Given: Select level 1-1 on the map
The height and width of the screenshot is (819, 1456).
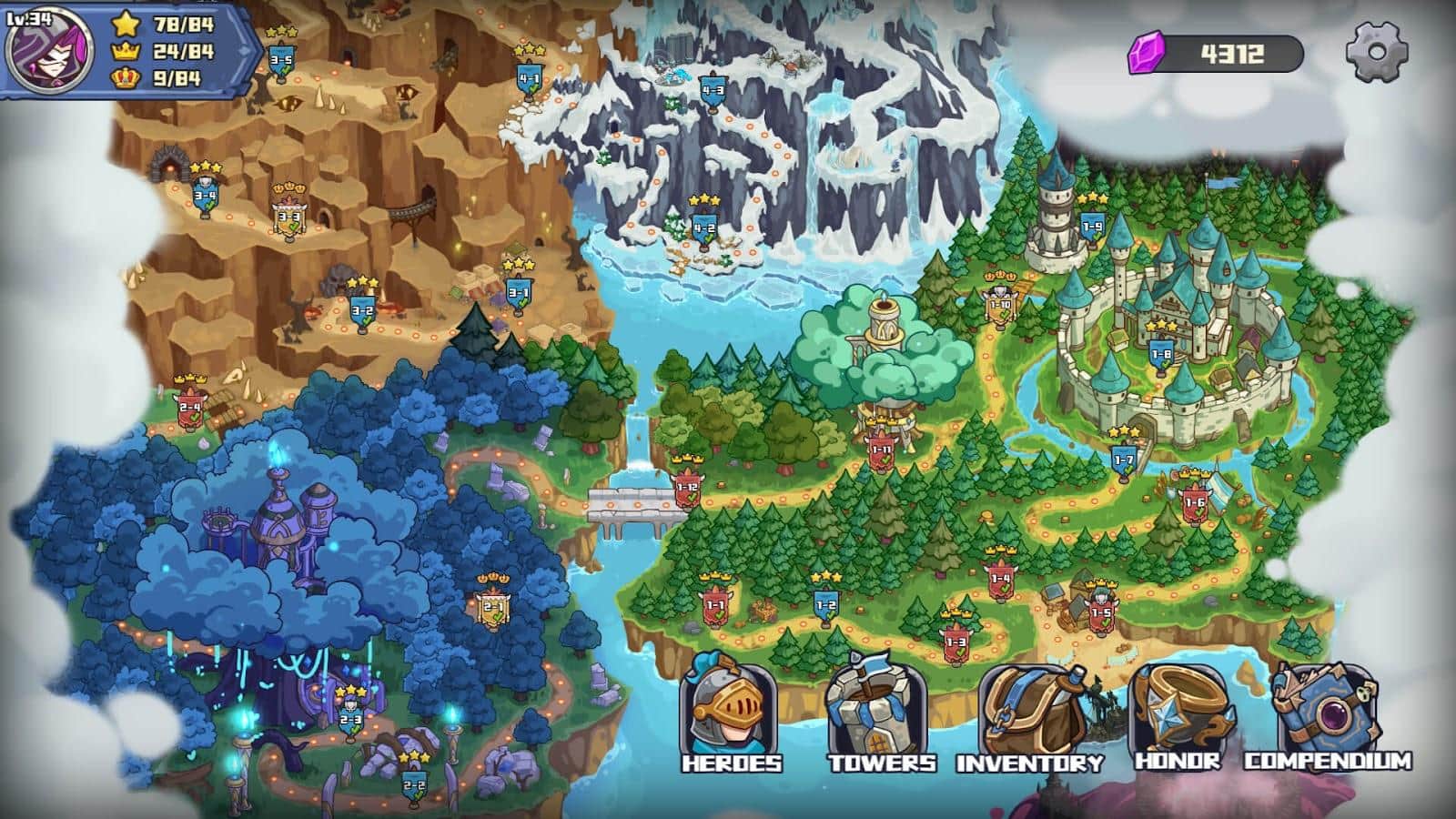Looking at the screenshot, I should click(x=715, y=602).
